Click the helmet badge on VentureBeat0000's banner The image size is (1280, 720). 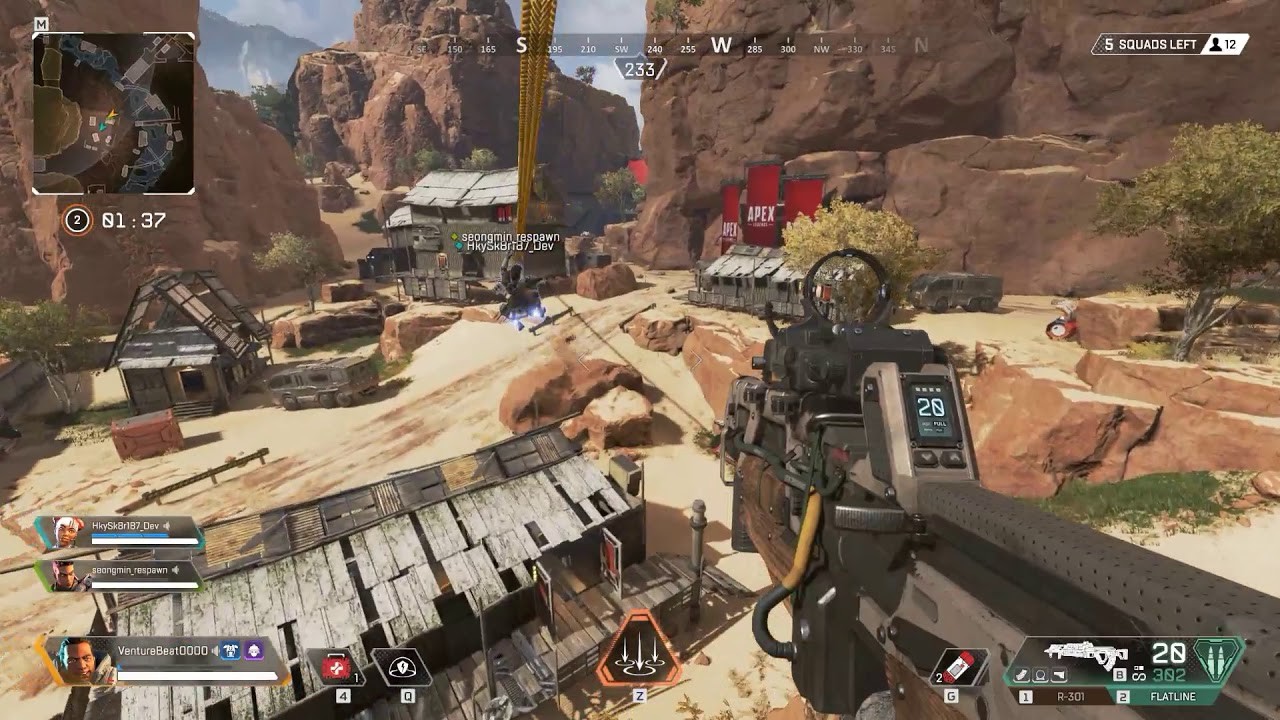(254, 652)
